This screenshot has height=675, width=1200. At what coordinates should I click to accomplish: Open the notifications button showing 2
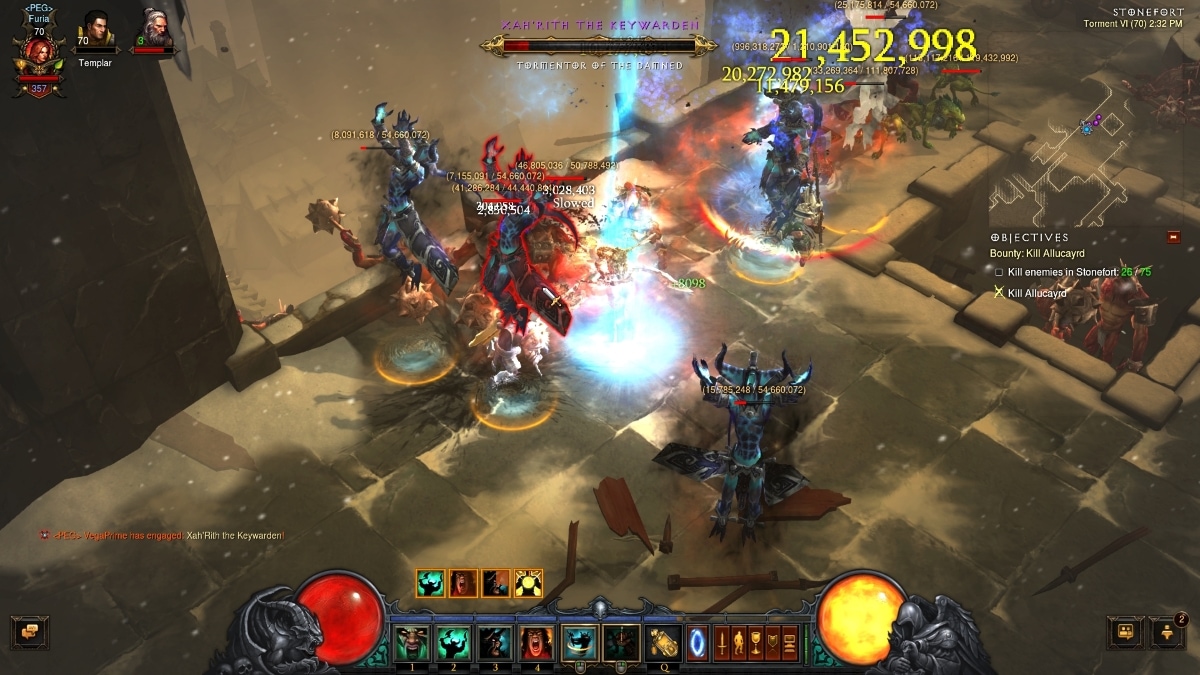pyautogui.click(x=1166, y=632)
